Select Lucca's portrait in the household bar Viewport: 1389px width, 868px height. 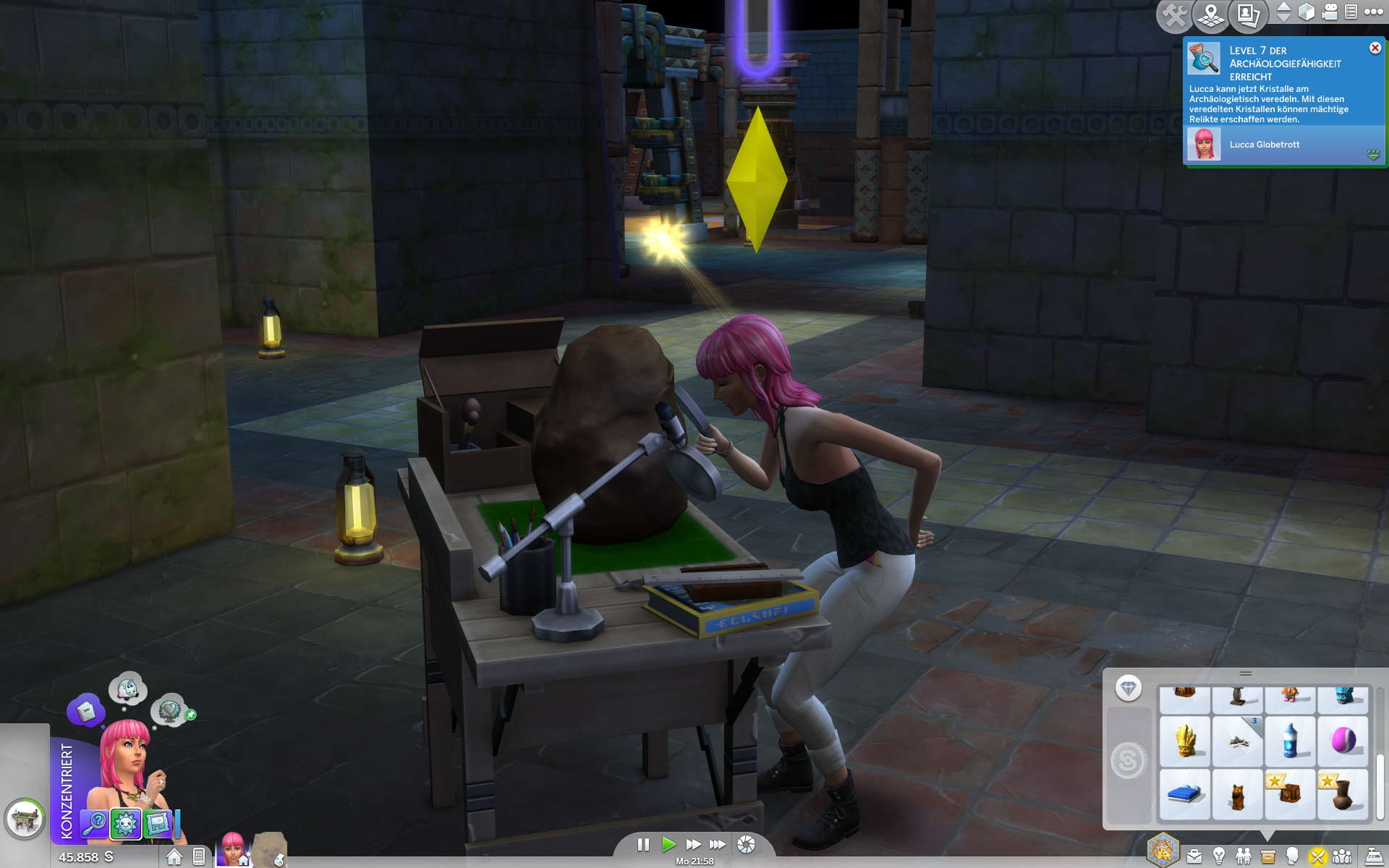(x=233, y=848)
